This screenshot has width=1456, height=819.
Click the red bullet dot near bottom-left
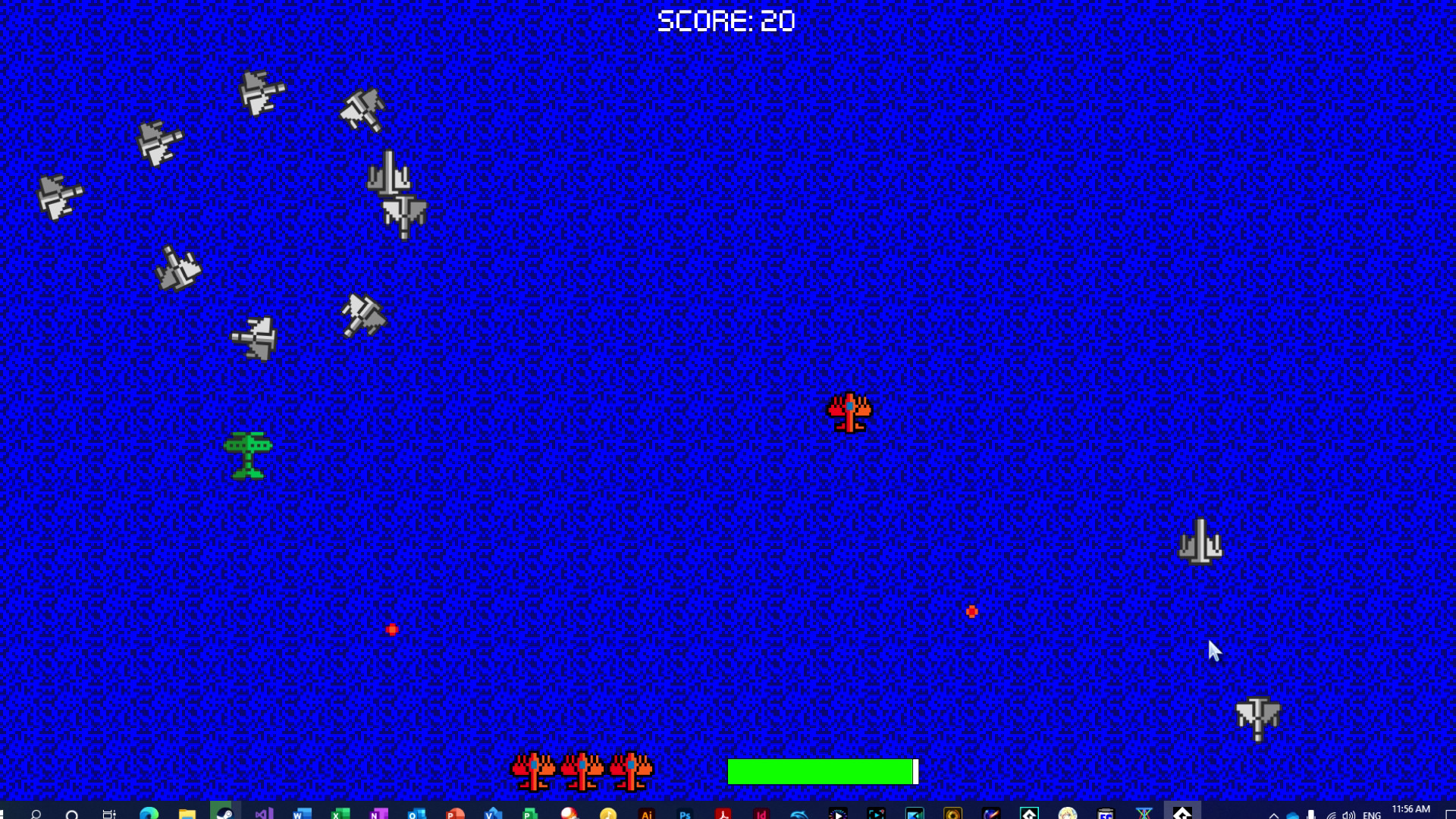point(391,628)
